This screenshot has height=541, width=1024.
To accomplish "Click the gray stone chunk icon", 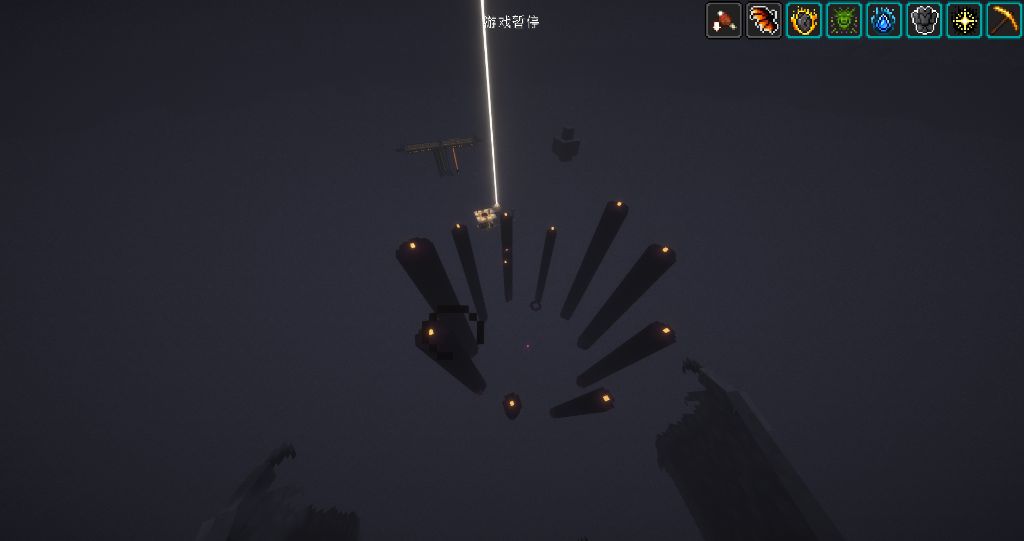I will (x=924, y=20).
